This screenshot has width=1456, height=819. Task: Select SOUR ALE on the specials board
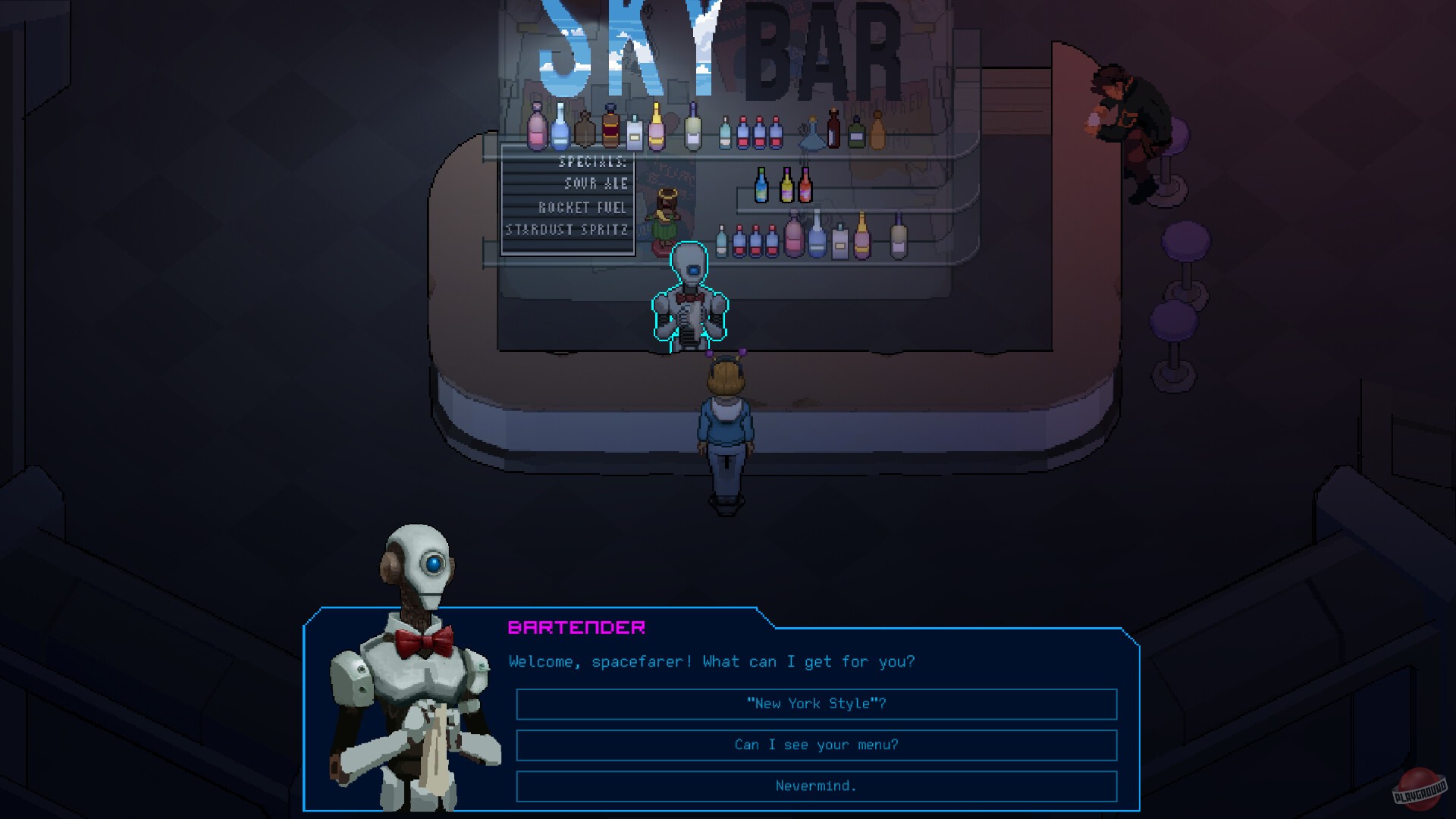[595, 184]
